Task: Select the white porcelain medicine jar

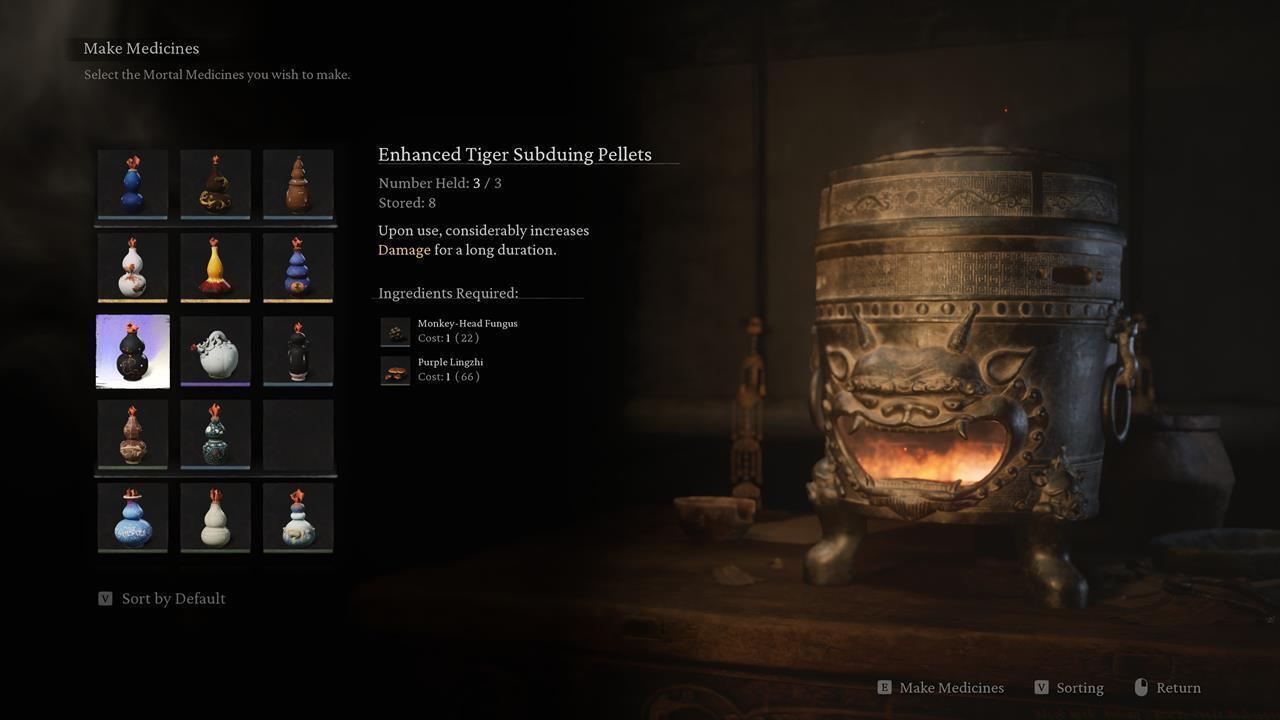Action: [216, 351]
